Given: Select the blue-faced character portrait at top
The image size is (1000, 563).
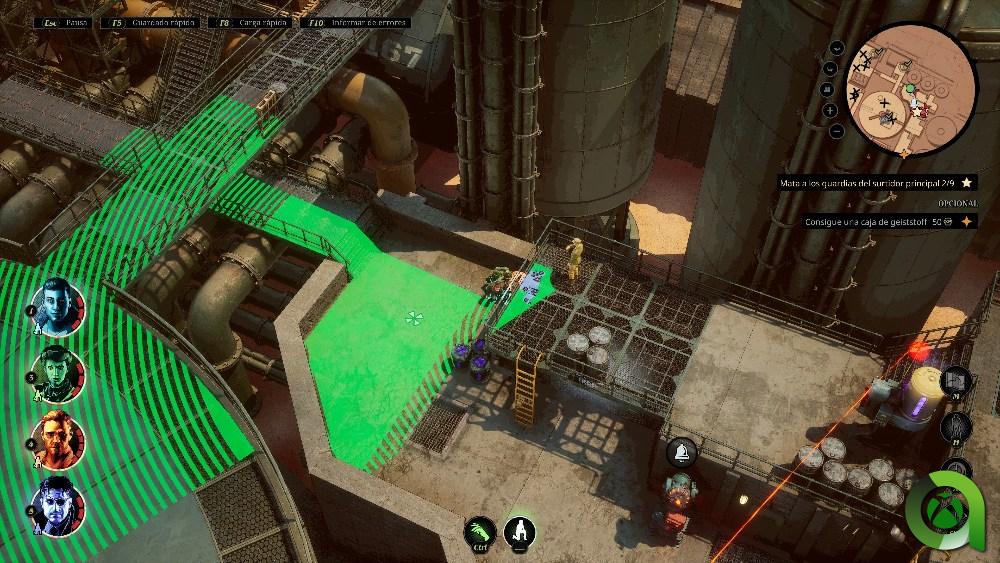Looking at the screenshot, I should (x=58, y=307).
